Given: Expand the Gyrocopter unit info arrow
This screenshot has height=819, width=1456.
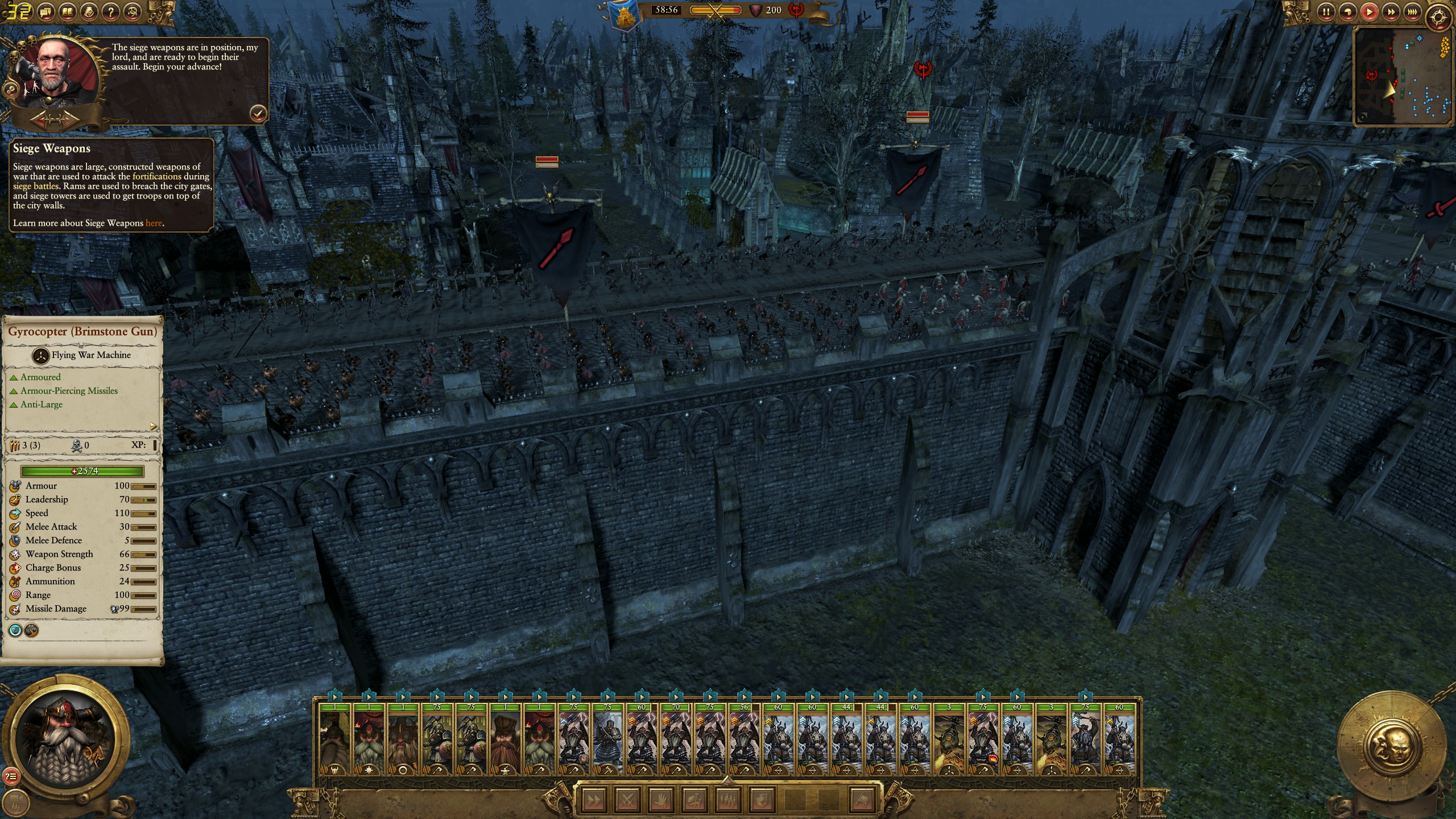Looking at the screenshot, I should click(153, 426).
